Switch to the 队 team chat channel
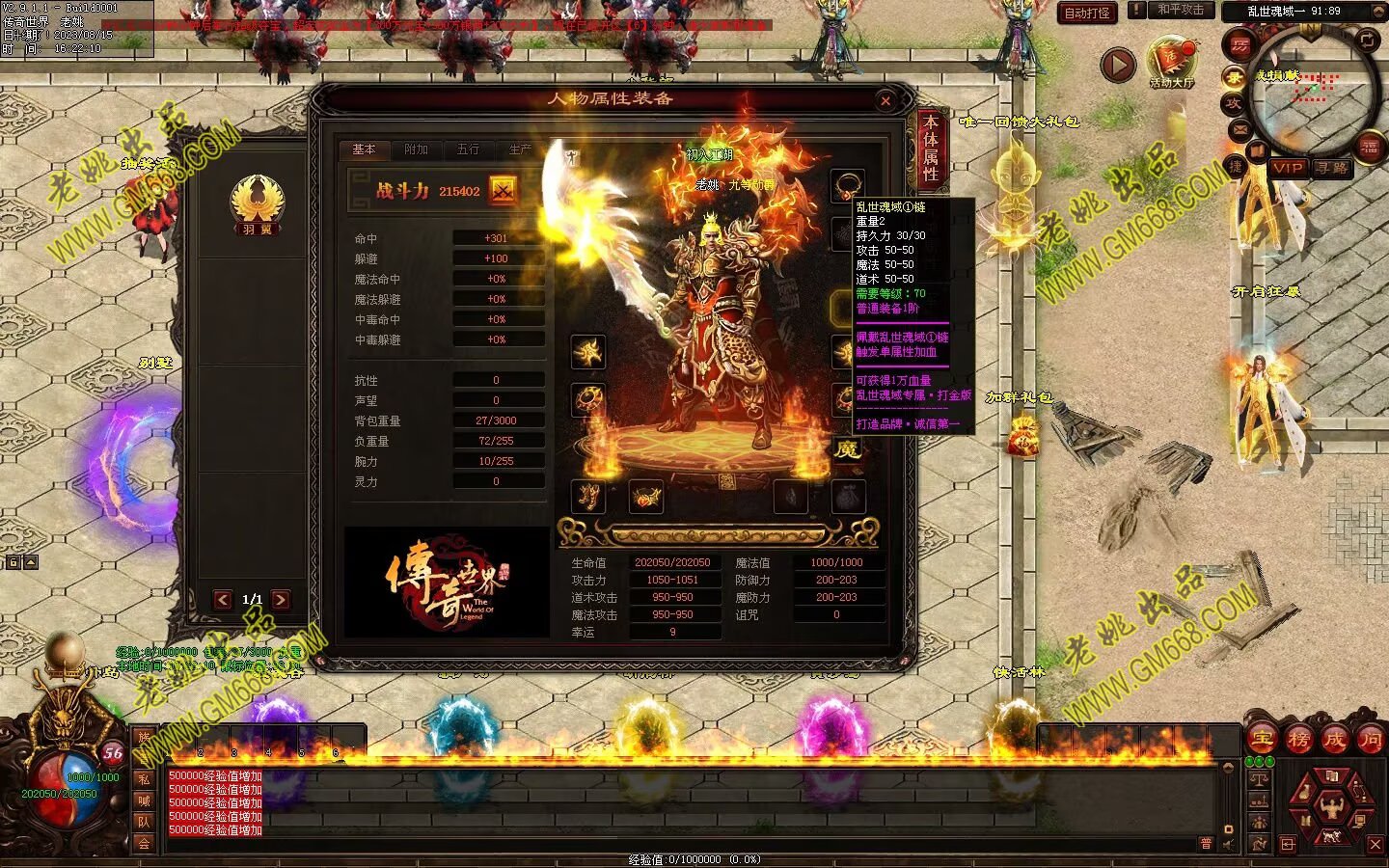 144,822
